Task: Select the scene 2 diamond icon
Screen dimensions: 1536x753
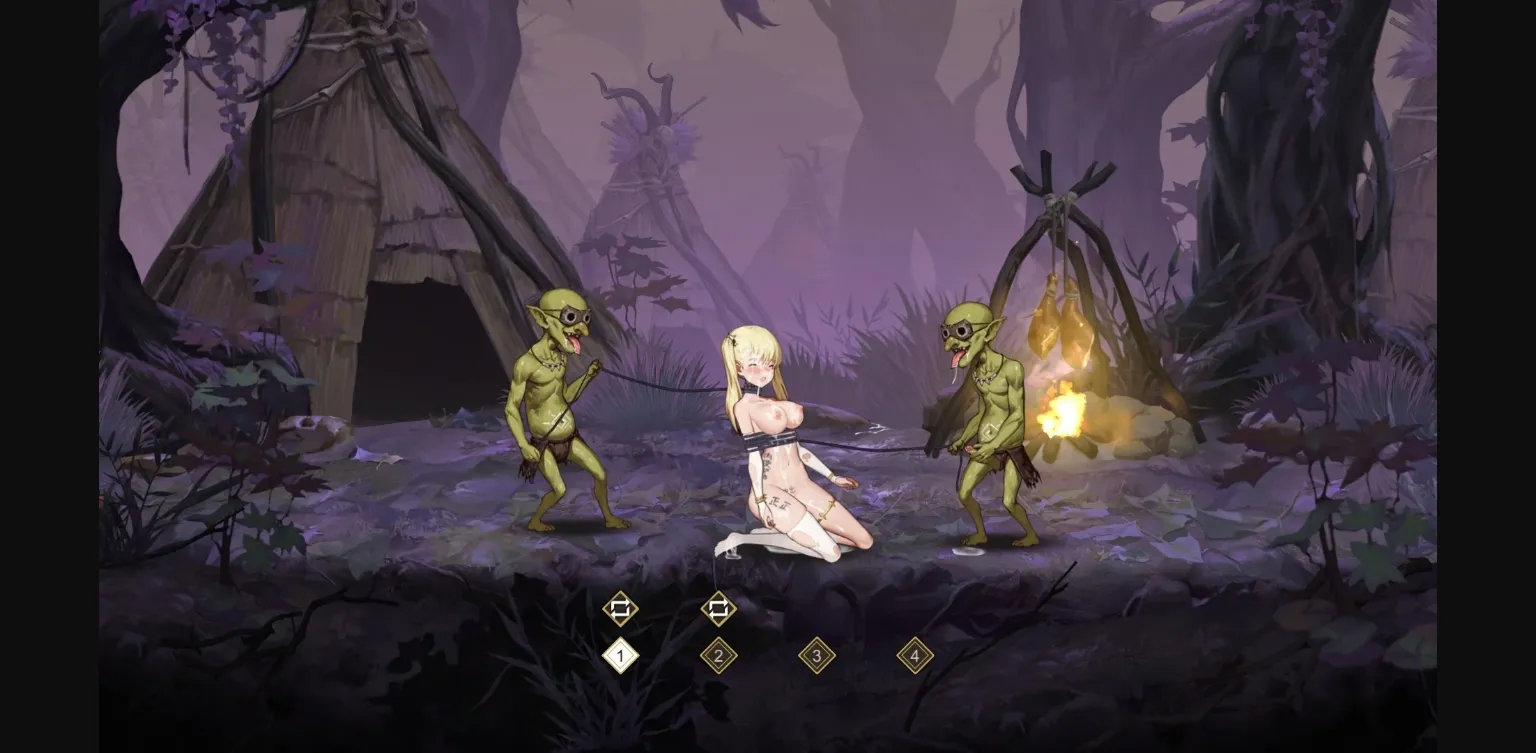Action: click(719, 654)
